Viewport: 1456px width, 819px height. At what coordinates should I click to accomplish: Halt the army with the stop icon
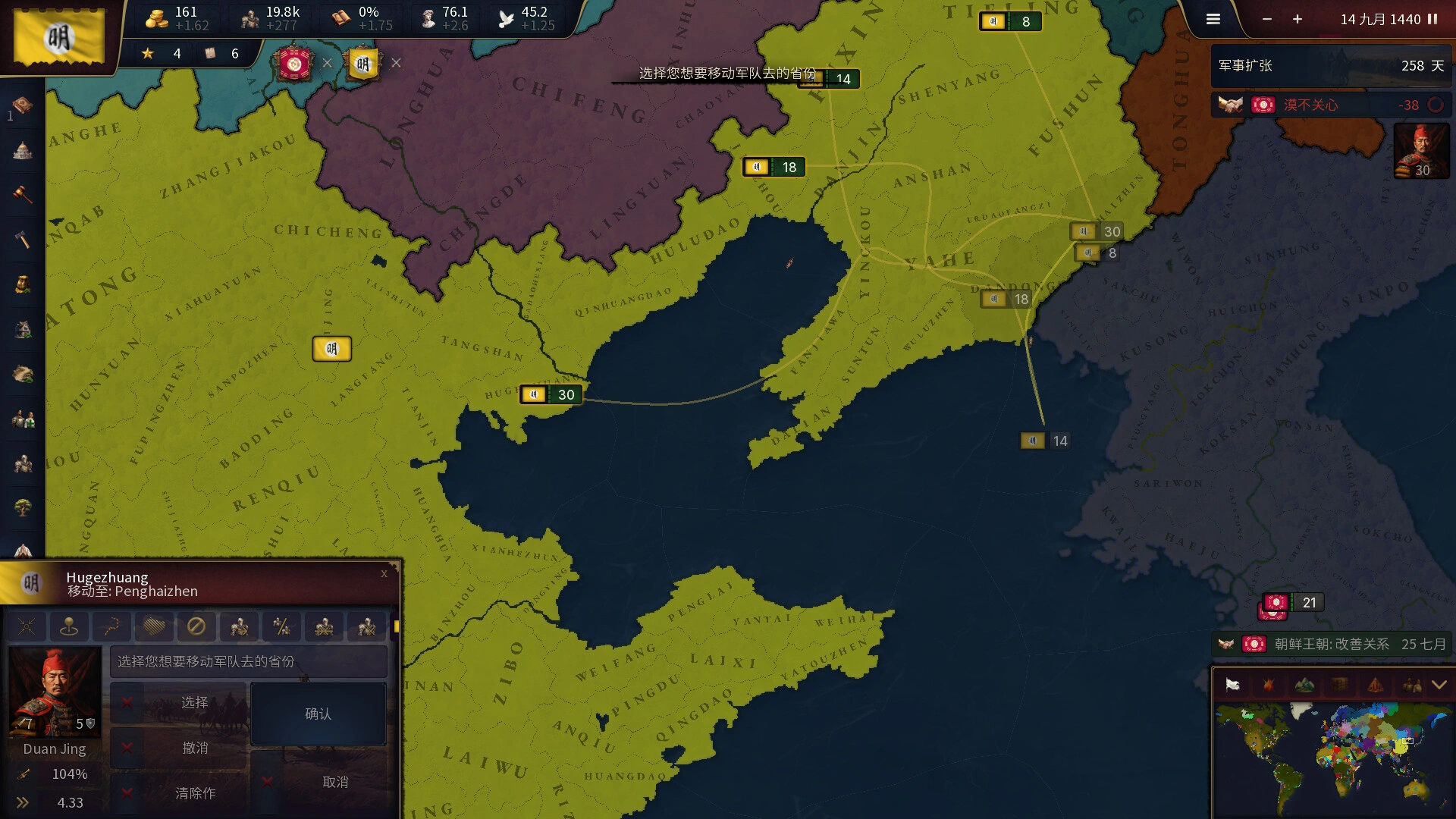coord(197,626)
